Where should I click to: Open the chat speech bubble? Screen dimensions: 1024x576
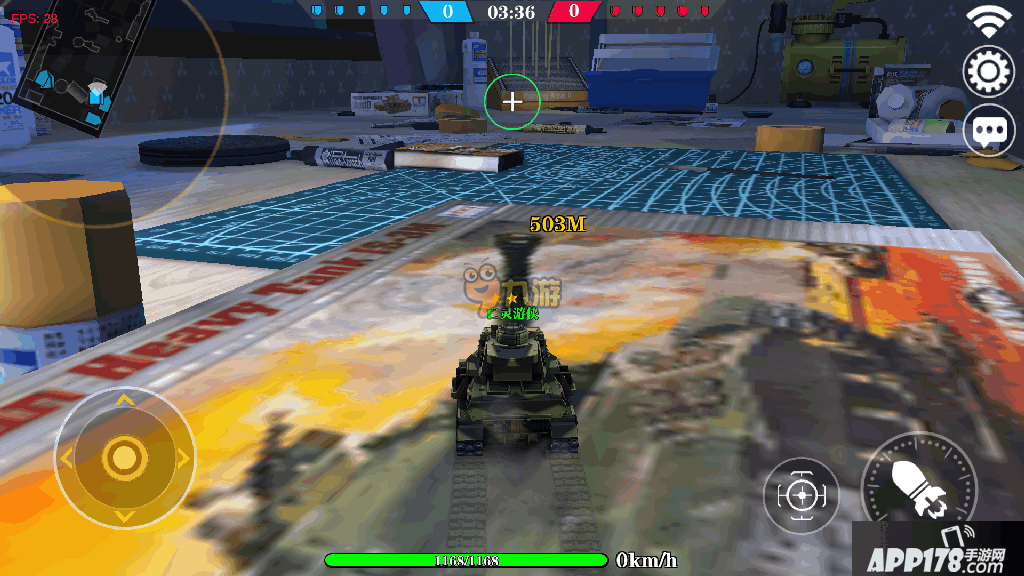click(988, 130)
